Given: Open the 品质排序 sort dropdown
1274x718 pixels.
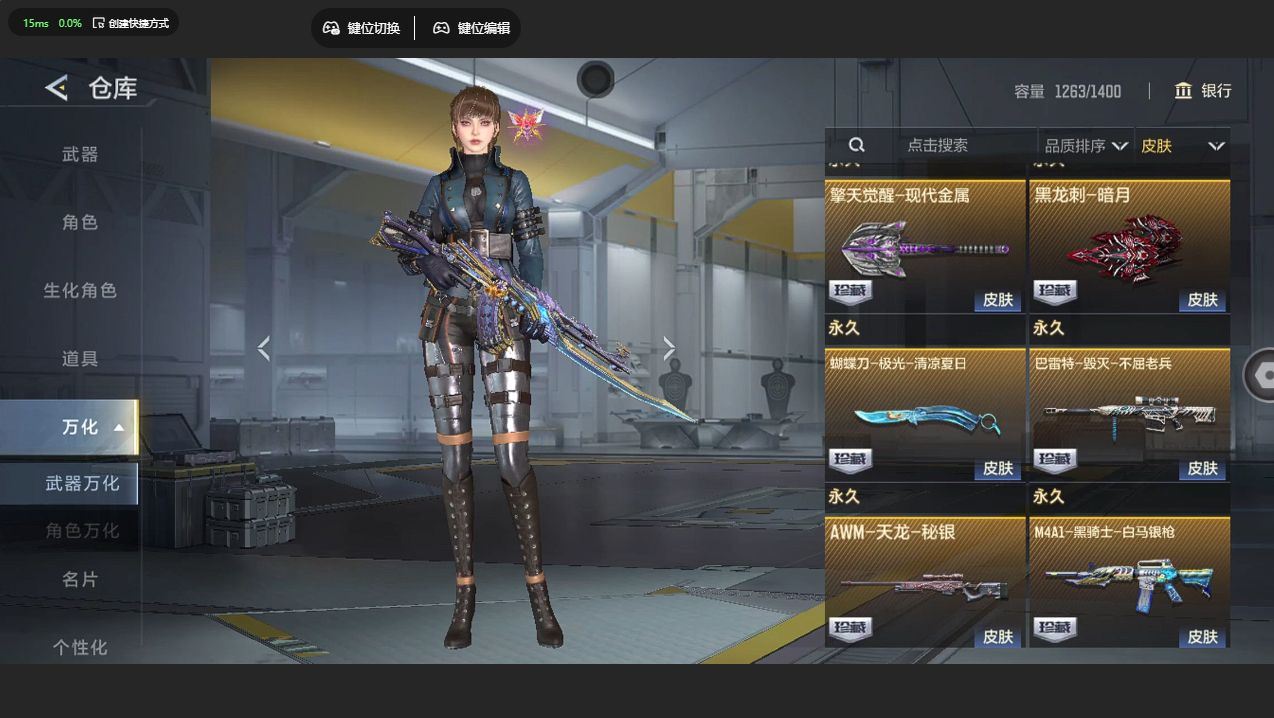Looking at the screenshot, I should (x=1085, y=146).
